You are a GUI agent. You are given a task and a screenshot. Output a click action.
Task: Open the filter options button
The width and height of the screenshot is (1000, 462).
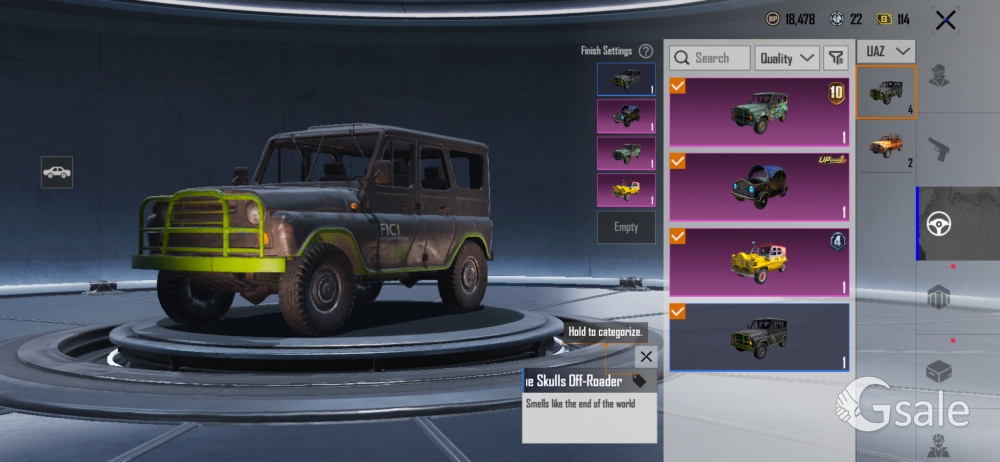point(836,58)
